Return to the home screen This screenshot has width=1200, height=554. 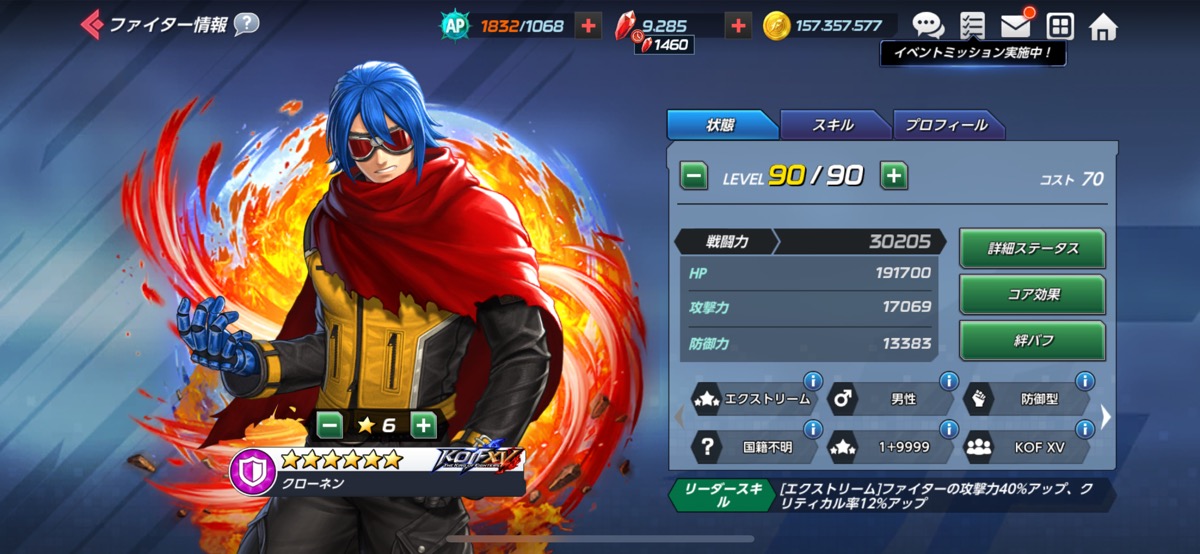point(1103,26)
